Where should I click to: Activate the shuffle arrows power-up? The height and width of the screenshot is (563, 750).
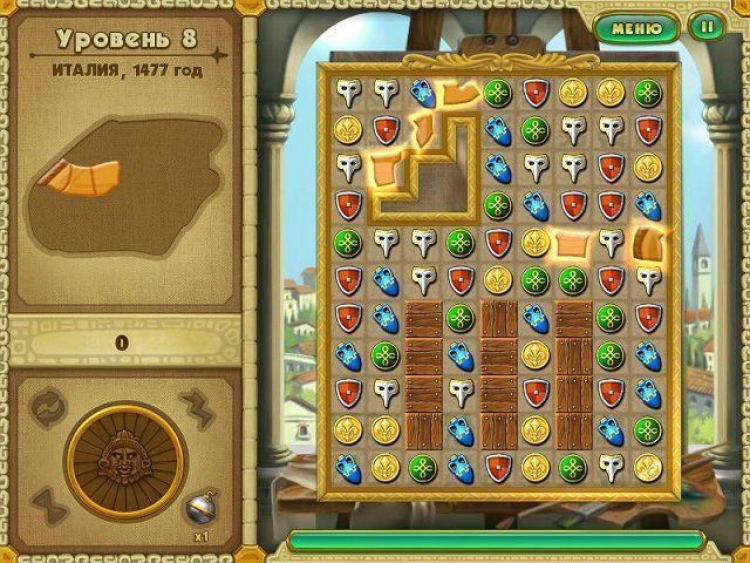pyautogui.click(x=49, y=406)
